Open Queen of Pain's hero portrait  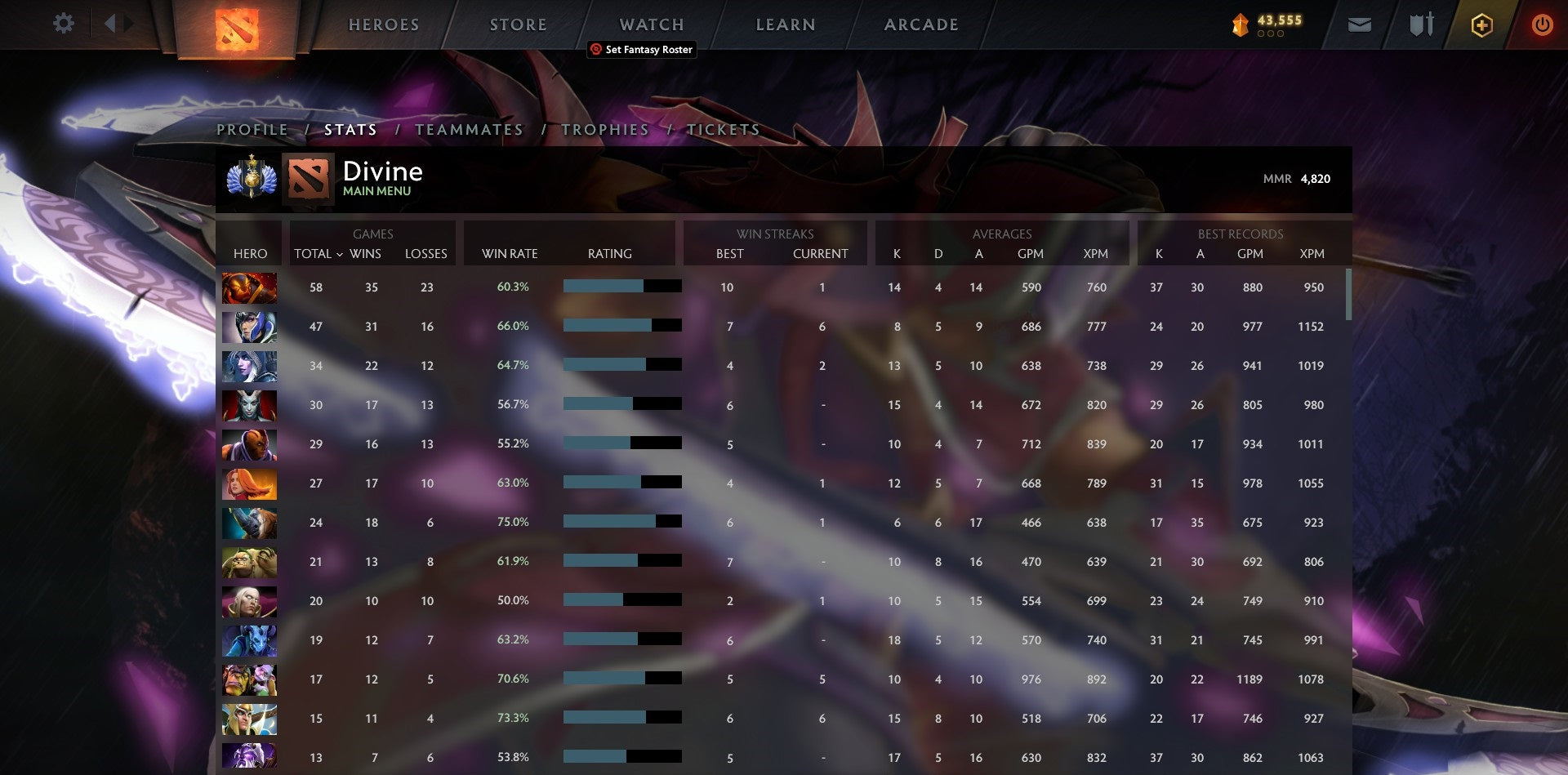click(x=249, y=405)
